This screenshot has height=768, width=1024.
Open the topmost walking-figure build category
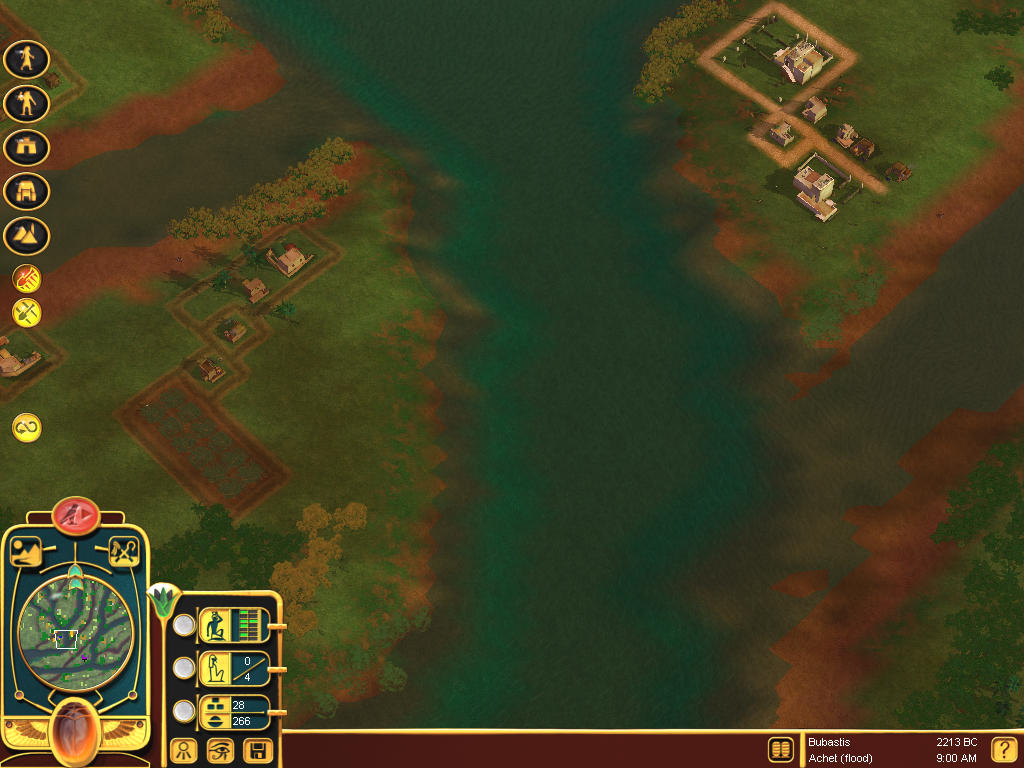click(x=27, y=59)
